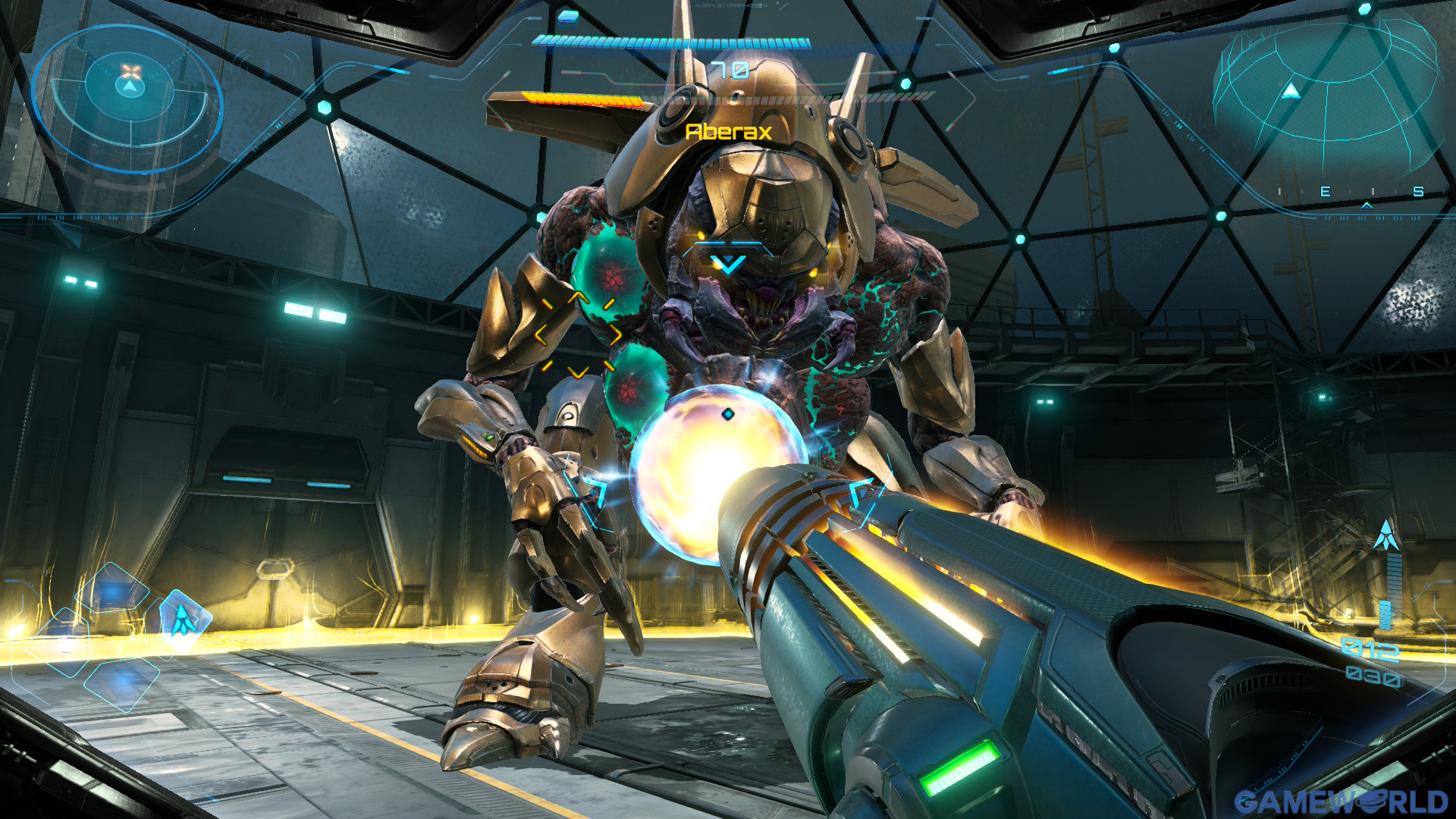Viewport: 1456px width, 819px height.
Task: Select the SAMUS VARIA label at top of HUD
Action: 732,6
